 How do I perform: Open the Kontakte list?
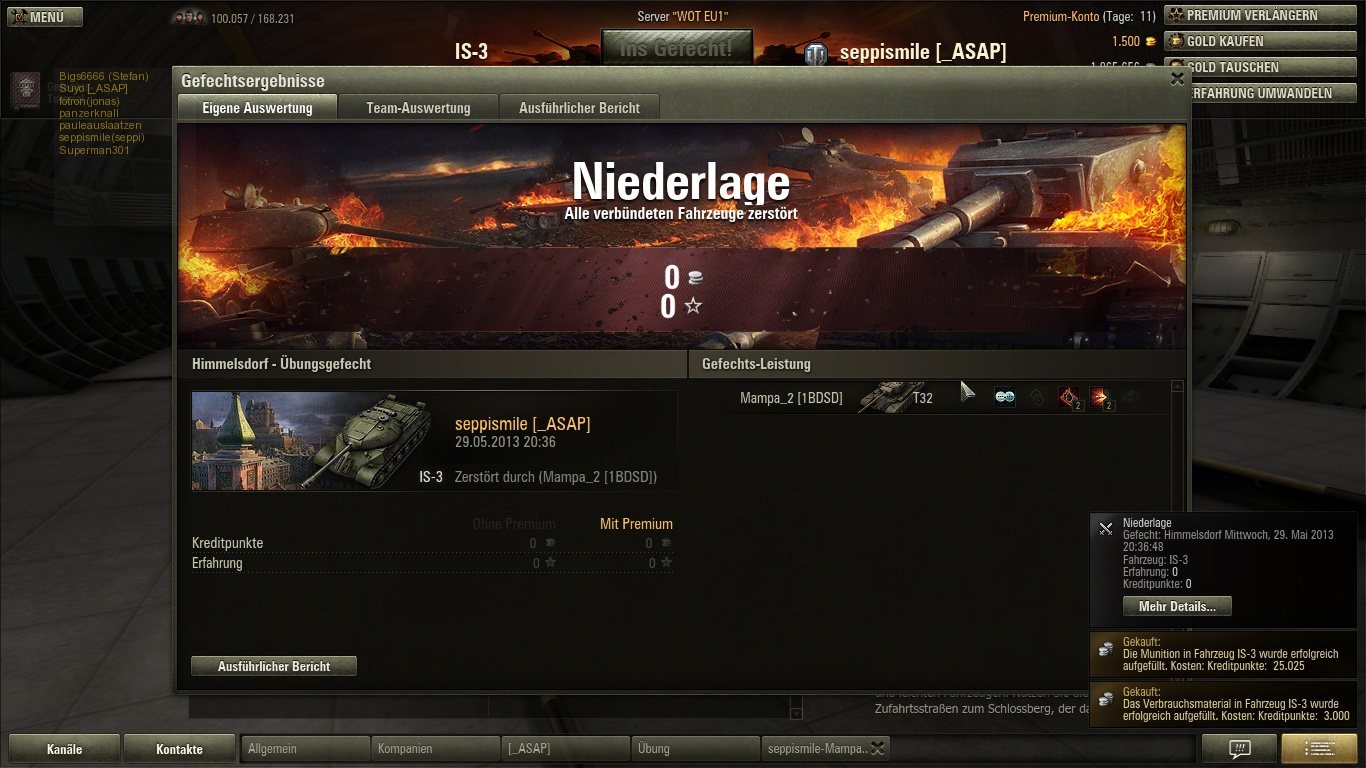click(179, 749)
